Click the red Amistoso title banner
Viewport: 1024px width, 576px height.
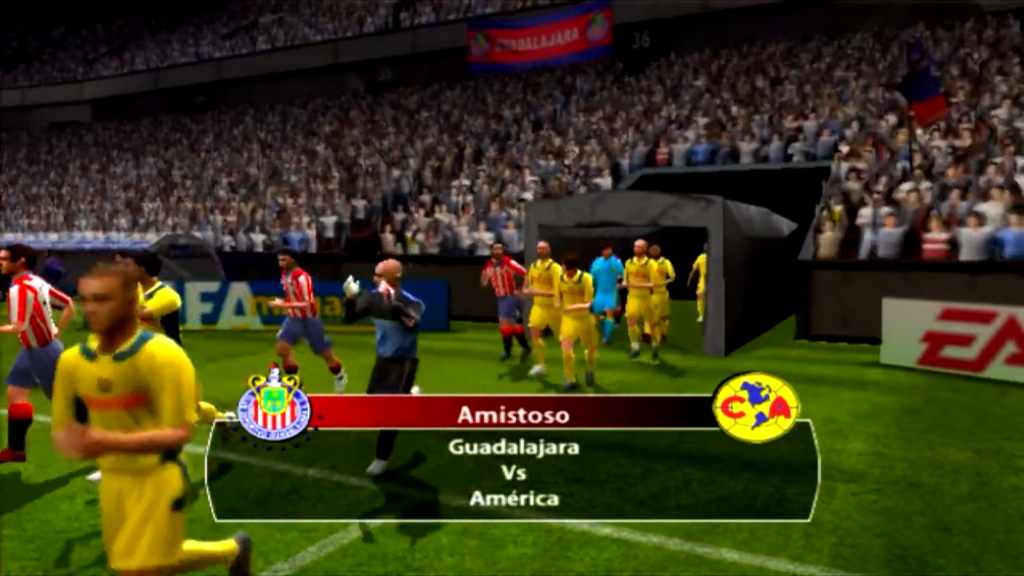[x=512, y=413]
